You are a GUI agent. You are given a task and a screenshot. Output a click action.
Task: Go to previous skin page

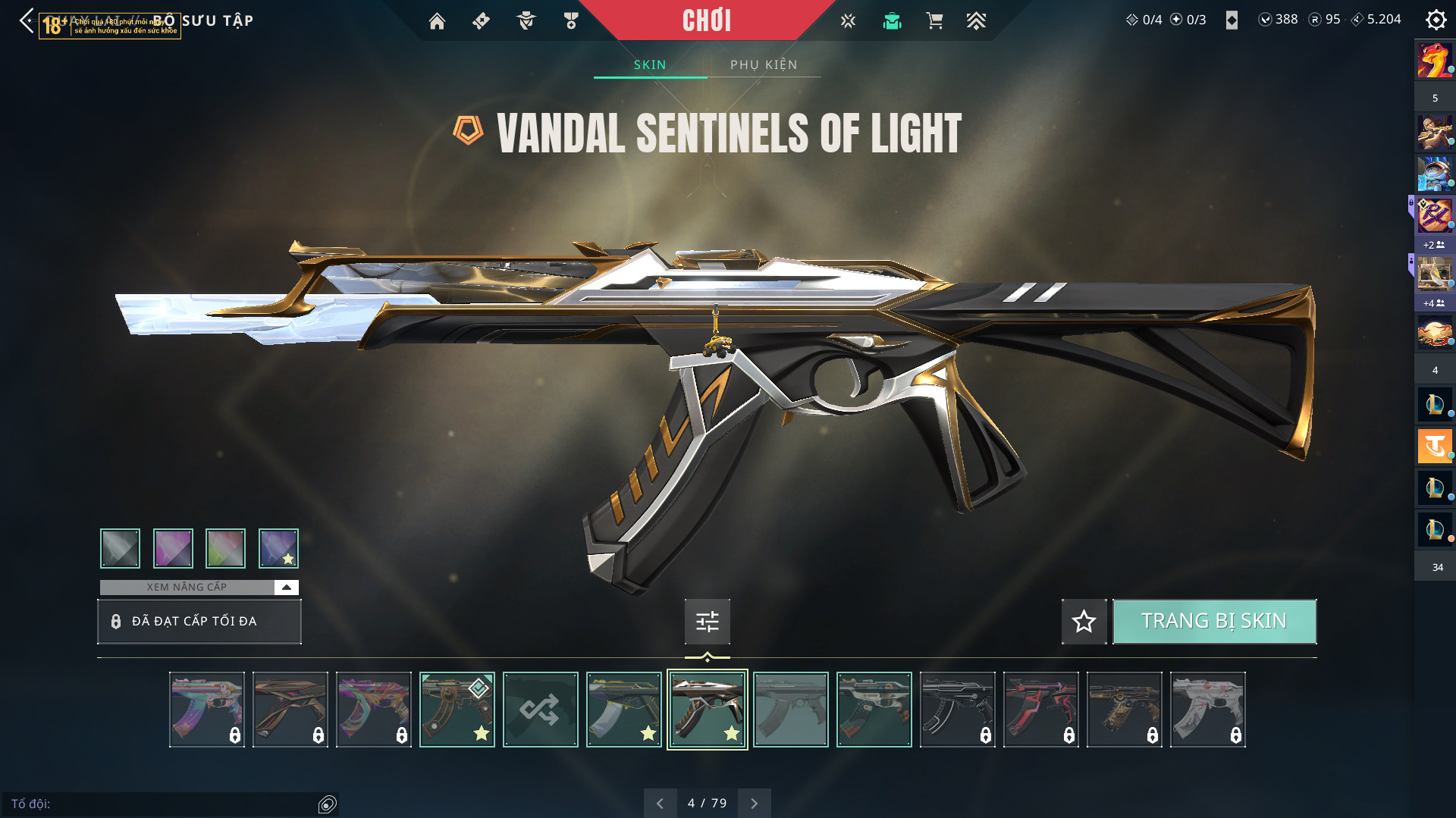coord(660,803)
